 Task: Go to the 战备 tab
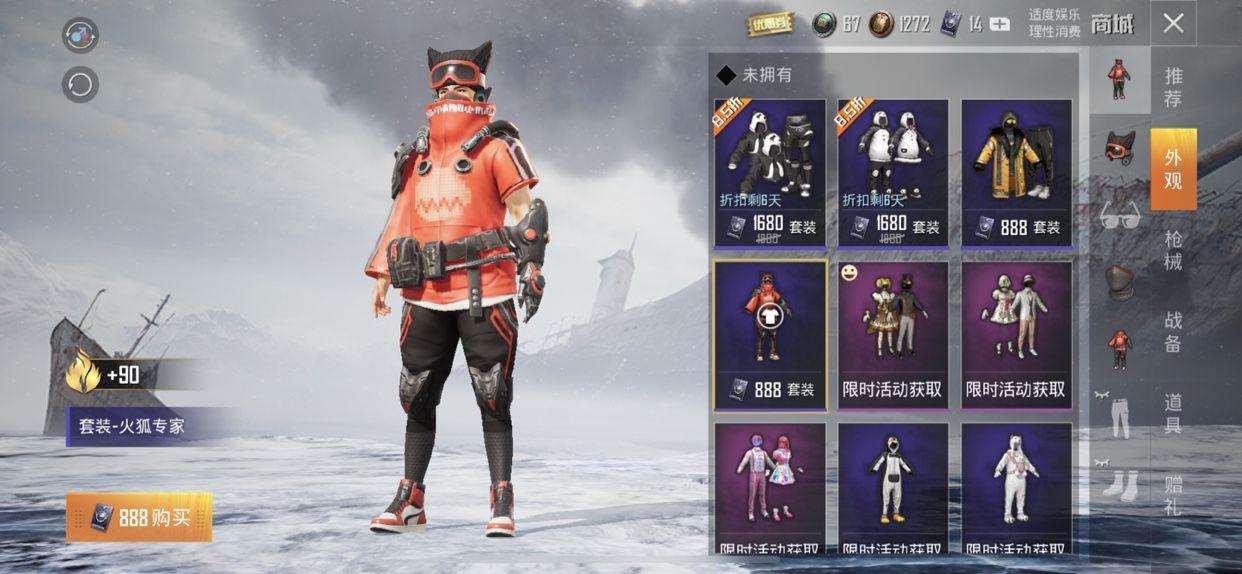[1173, 332]
